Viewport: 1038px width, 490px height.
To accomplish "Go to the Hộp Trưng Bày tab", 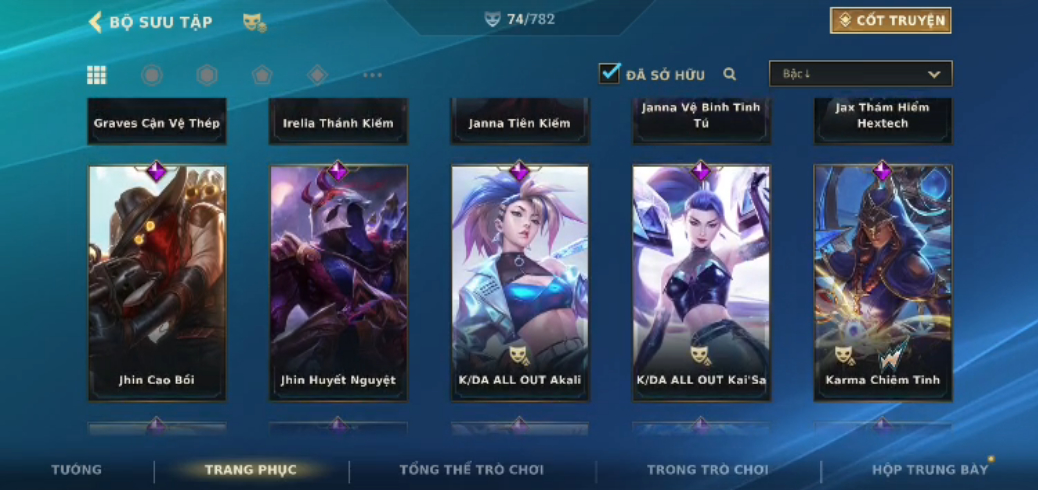I will [929, 470].
